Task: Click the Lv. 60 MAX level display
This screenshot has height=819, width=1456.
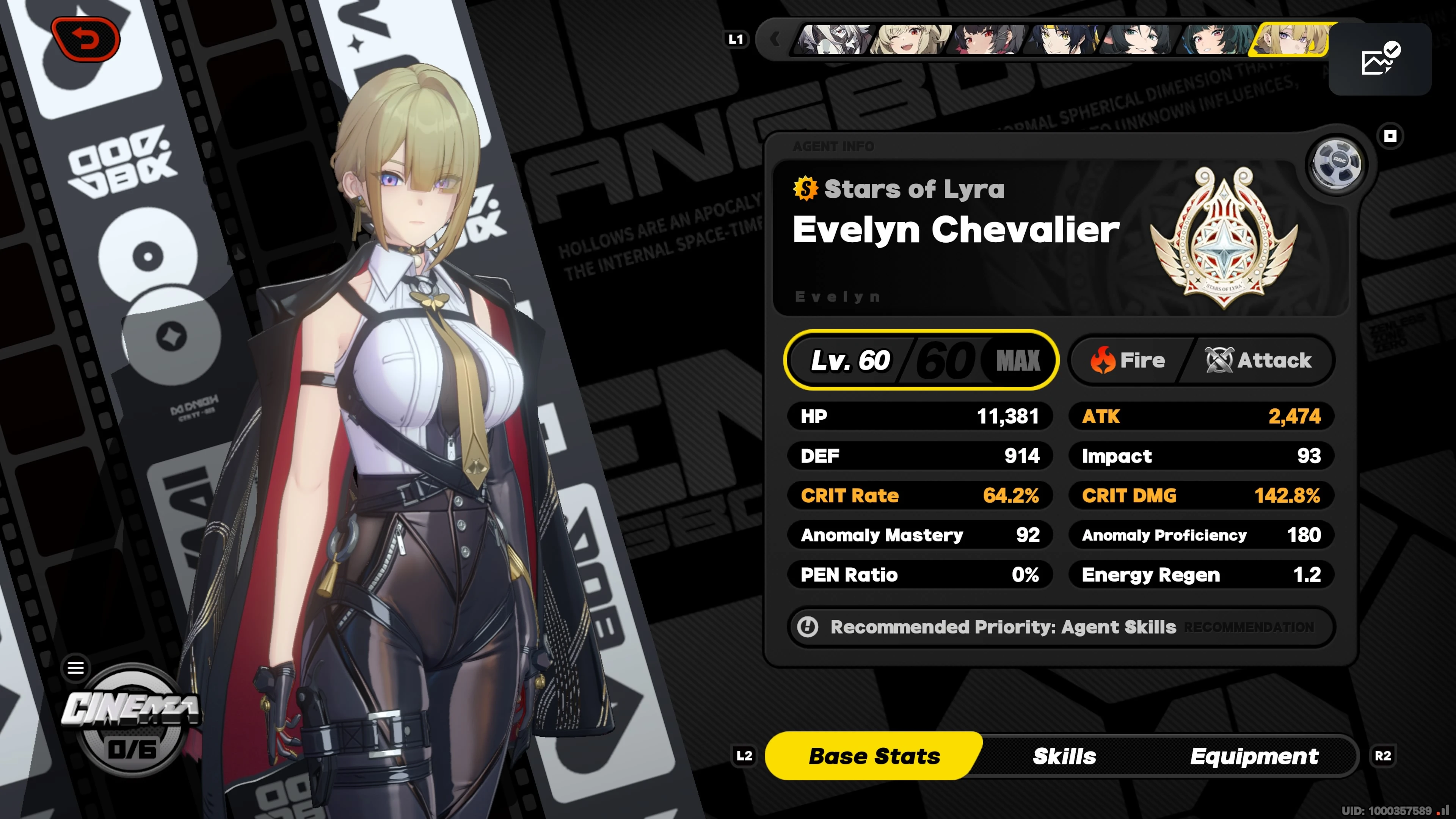Action: pyautogui.click(x=921, y=360)
